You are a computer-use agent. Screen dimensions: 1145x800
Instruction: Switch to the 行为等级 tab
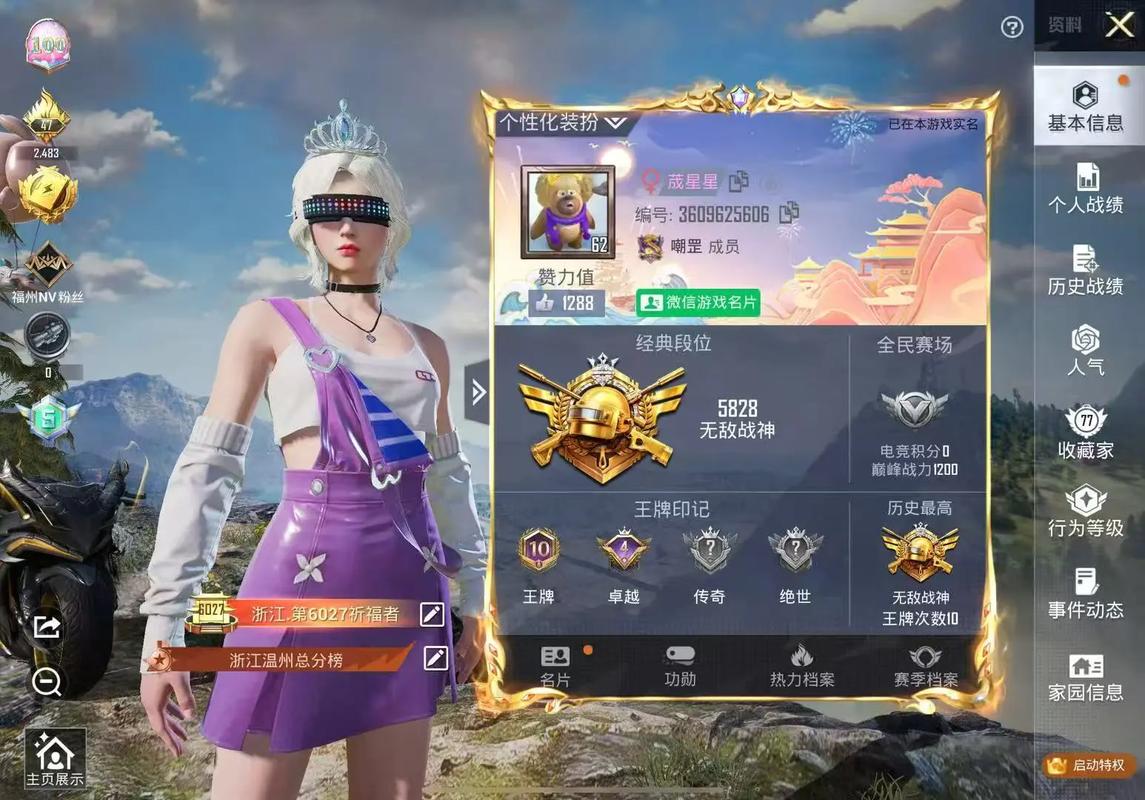coord(1085,512)
